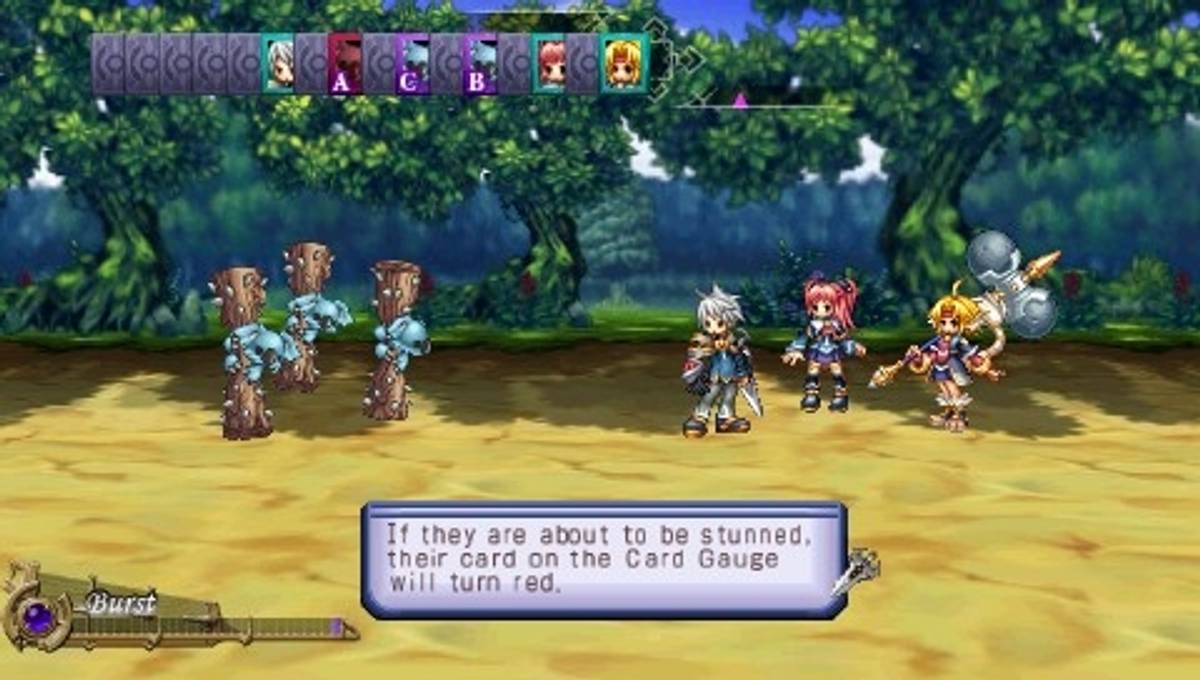The width and height of the screenshot is (1200, 680).
Task: Select the purple enemy card labeled C
Action: 412,64
